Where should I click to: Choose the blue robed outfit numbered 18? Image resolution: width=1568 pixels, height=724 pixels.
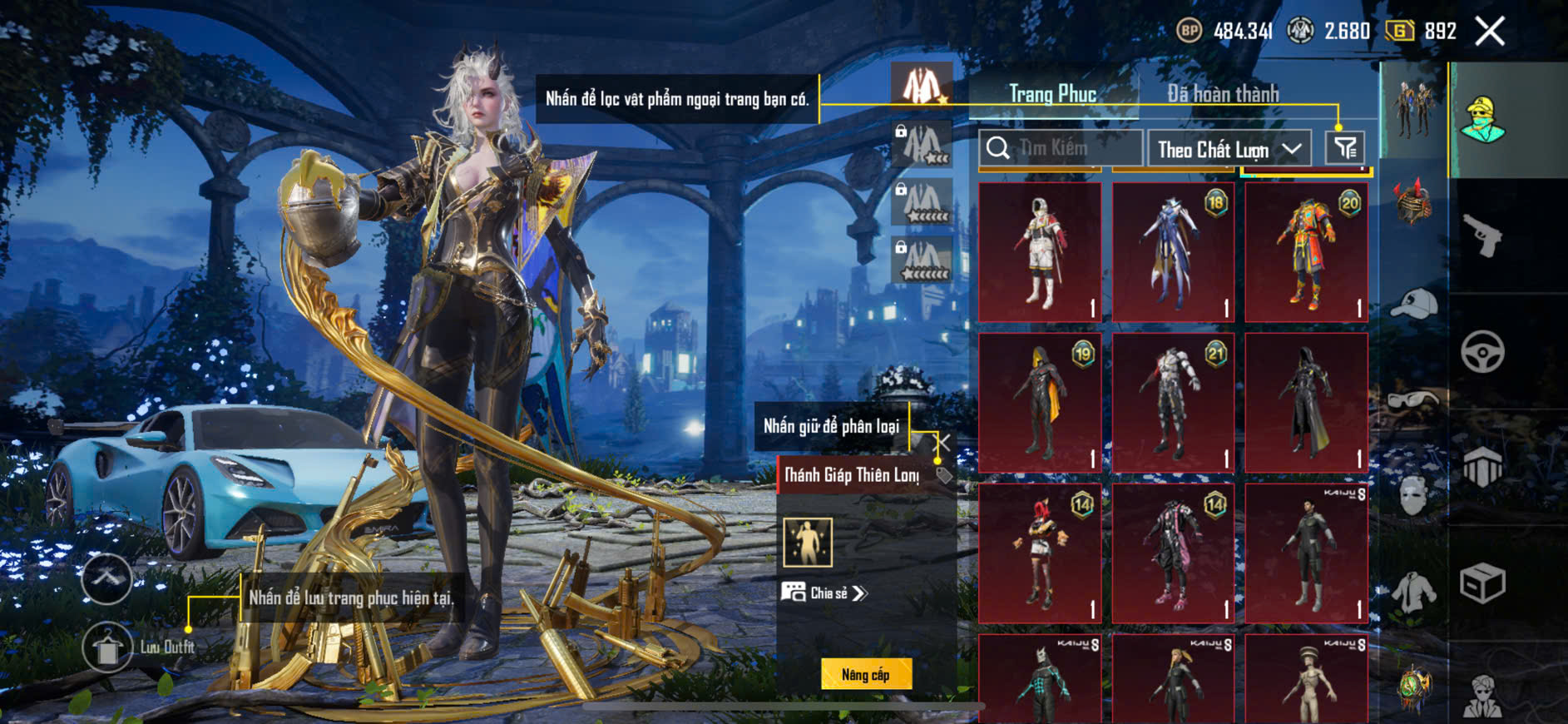pos(1173,252)
